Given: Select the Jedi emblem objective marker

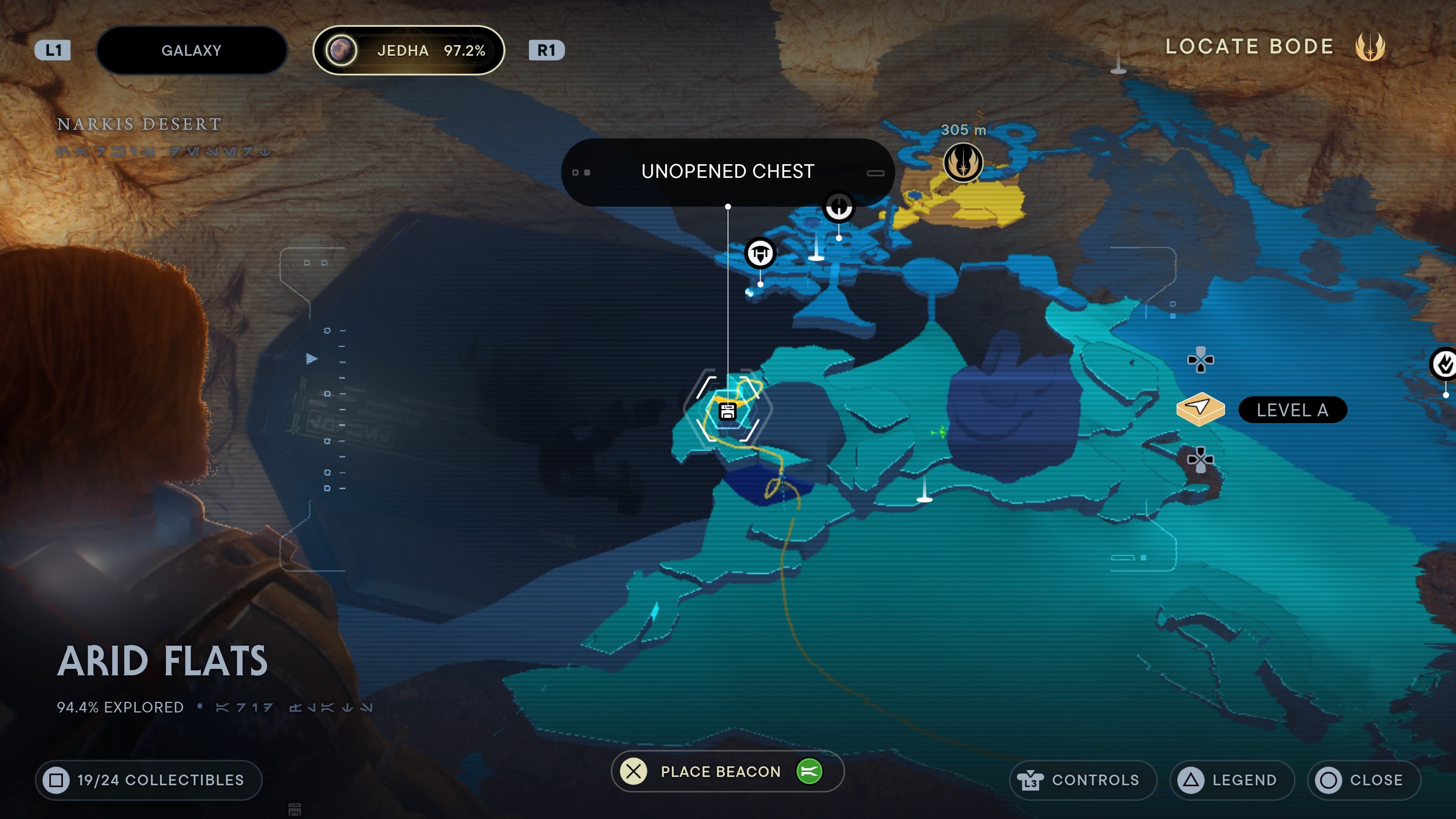Looking at the screenshot, I should (x=963, y=163).
